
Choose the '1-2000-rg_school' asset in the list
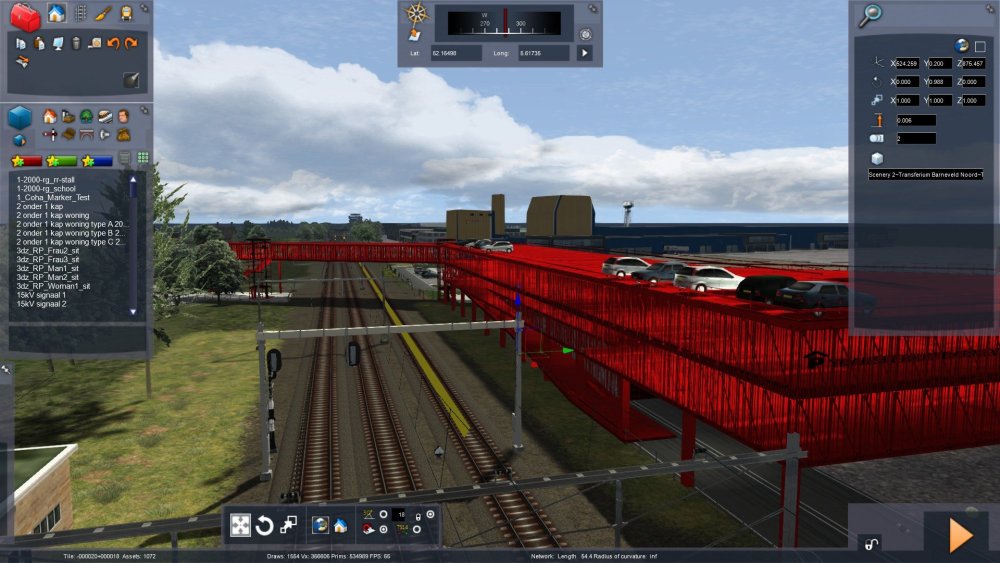pyautogui.click(x=47, y=188)
